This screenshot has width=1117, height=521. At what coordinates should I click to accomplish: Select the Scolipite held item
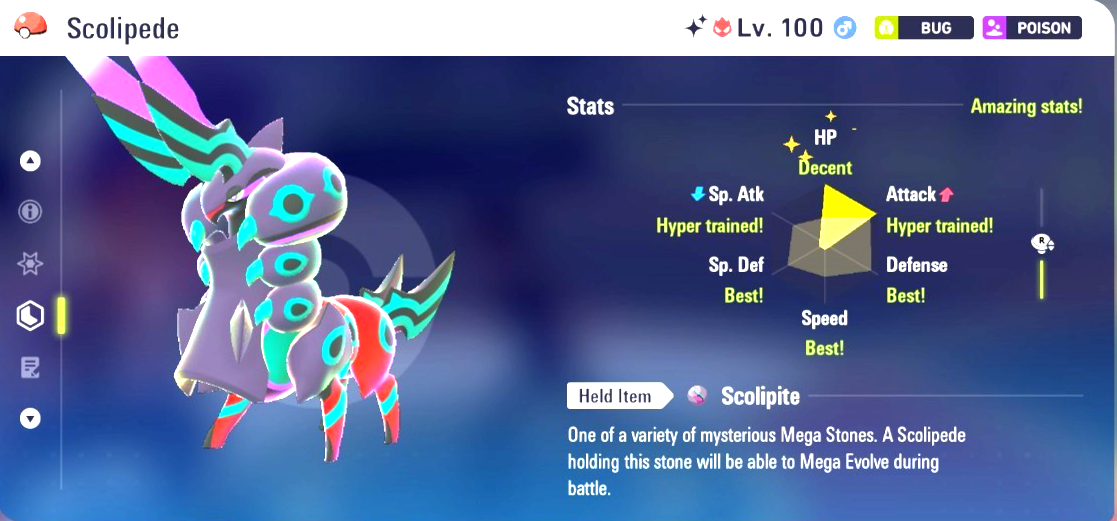click(x=760, y=397)
